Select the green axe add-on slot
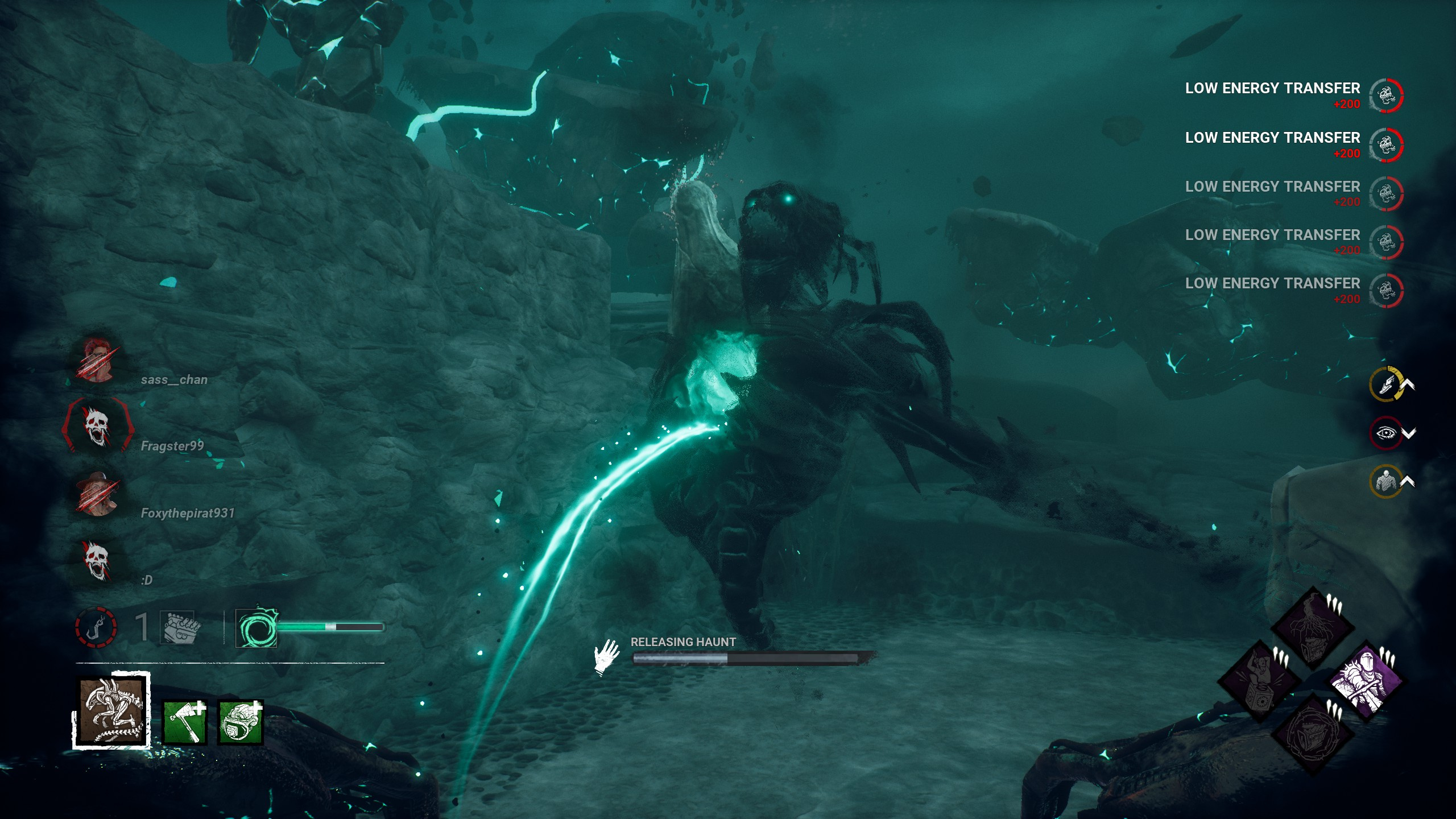The image size is (1456, 819). [185, 722]
